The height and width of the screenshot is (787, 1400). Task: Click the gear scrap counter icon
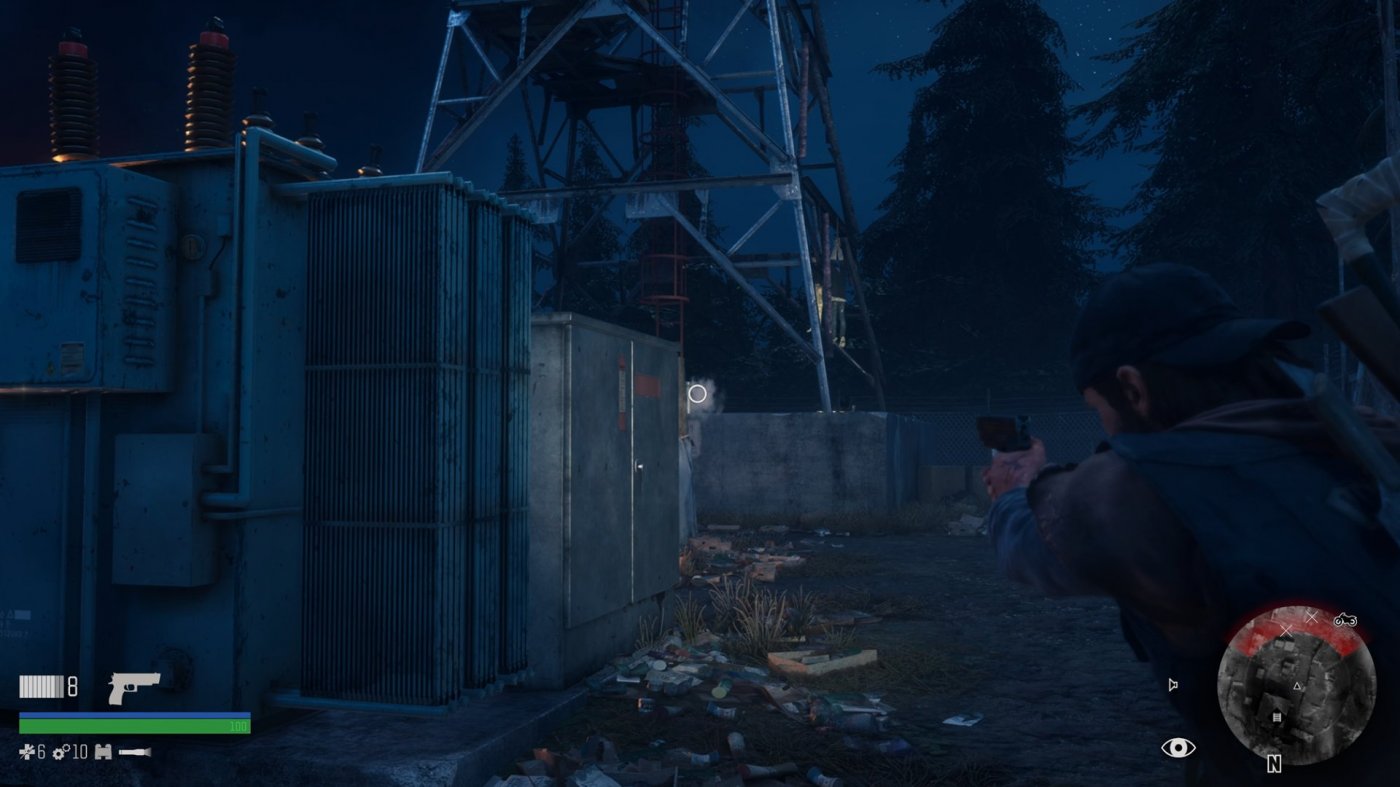click(x=58, y=752)
